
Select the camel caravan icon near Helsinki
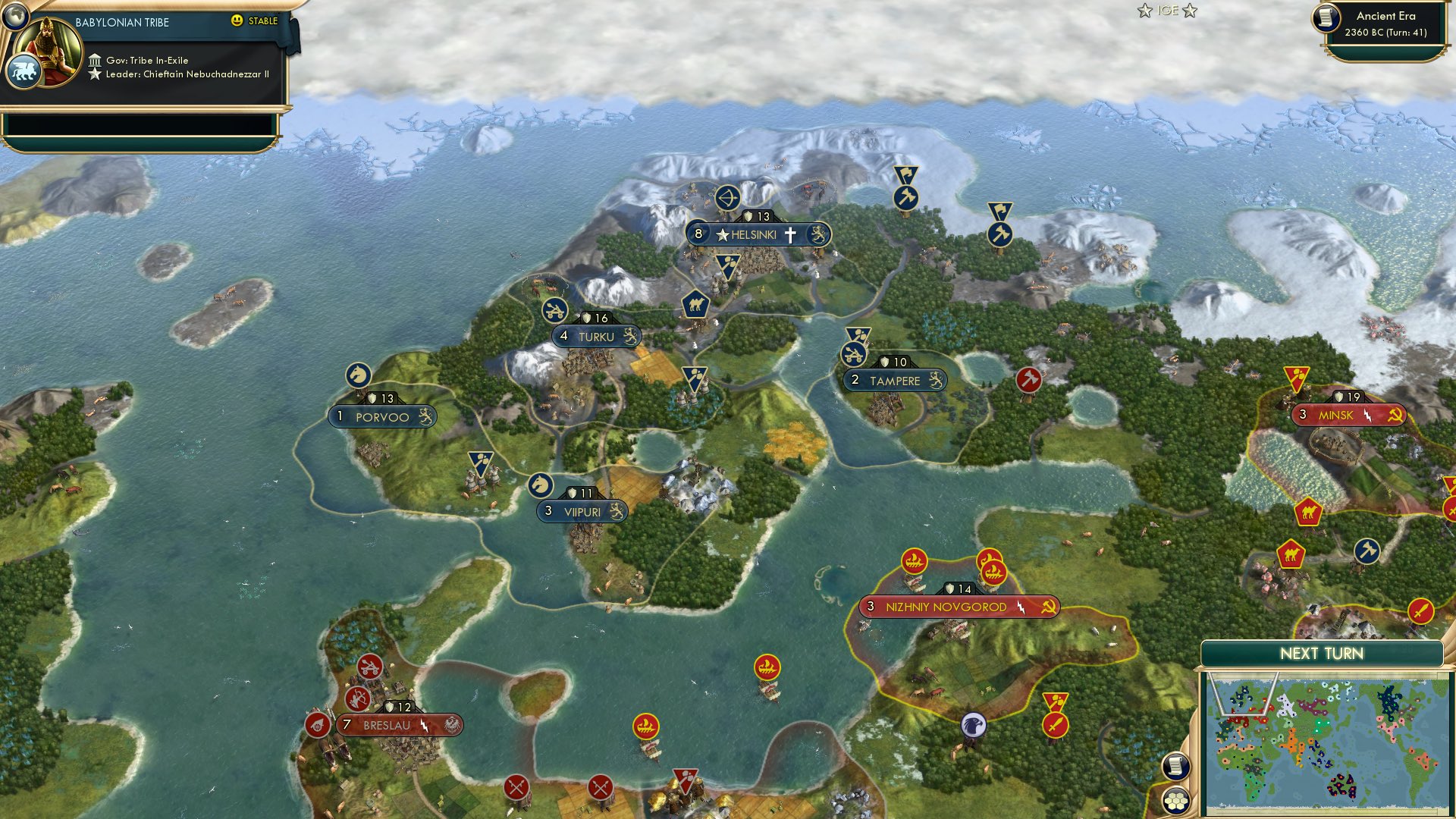(x=696, y=305)
